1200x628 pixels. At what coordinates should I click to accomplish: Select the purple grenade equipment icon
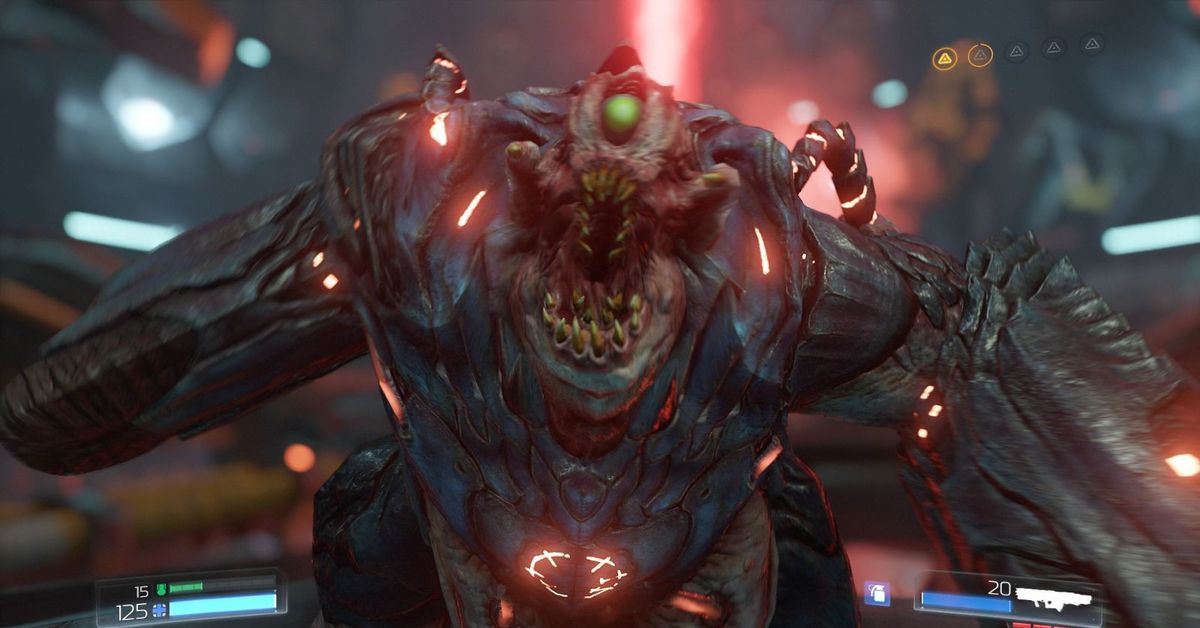(x=876, y=593)
